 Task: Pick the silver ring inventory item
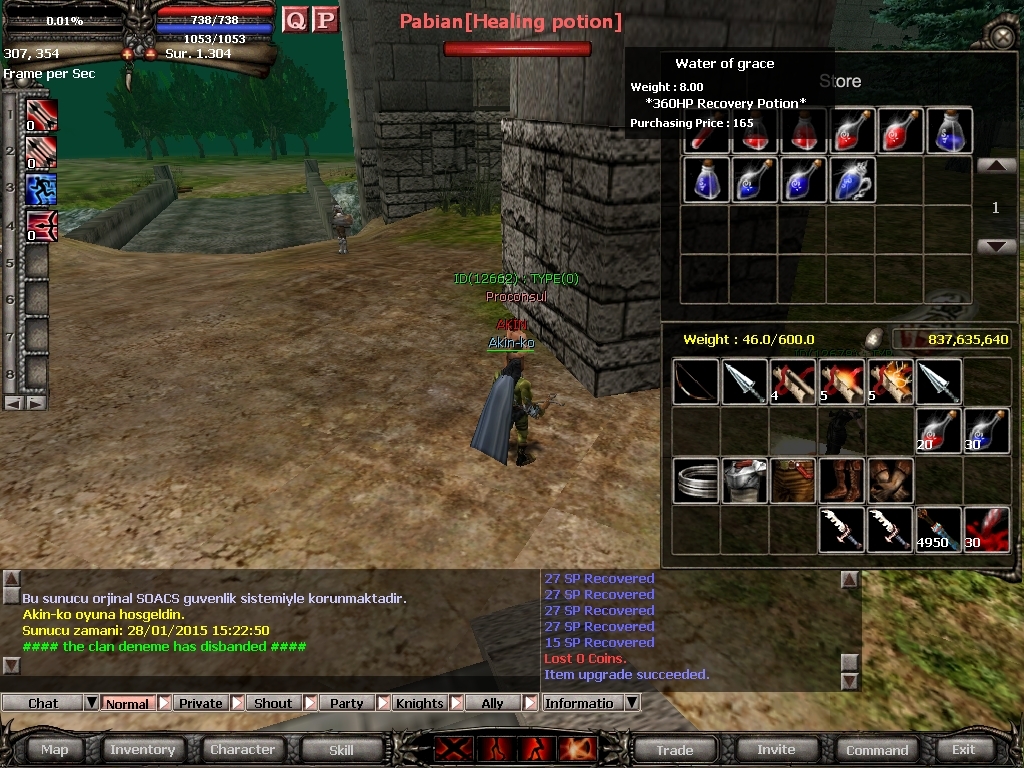point(696,481)
